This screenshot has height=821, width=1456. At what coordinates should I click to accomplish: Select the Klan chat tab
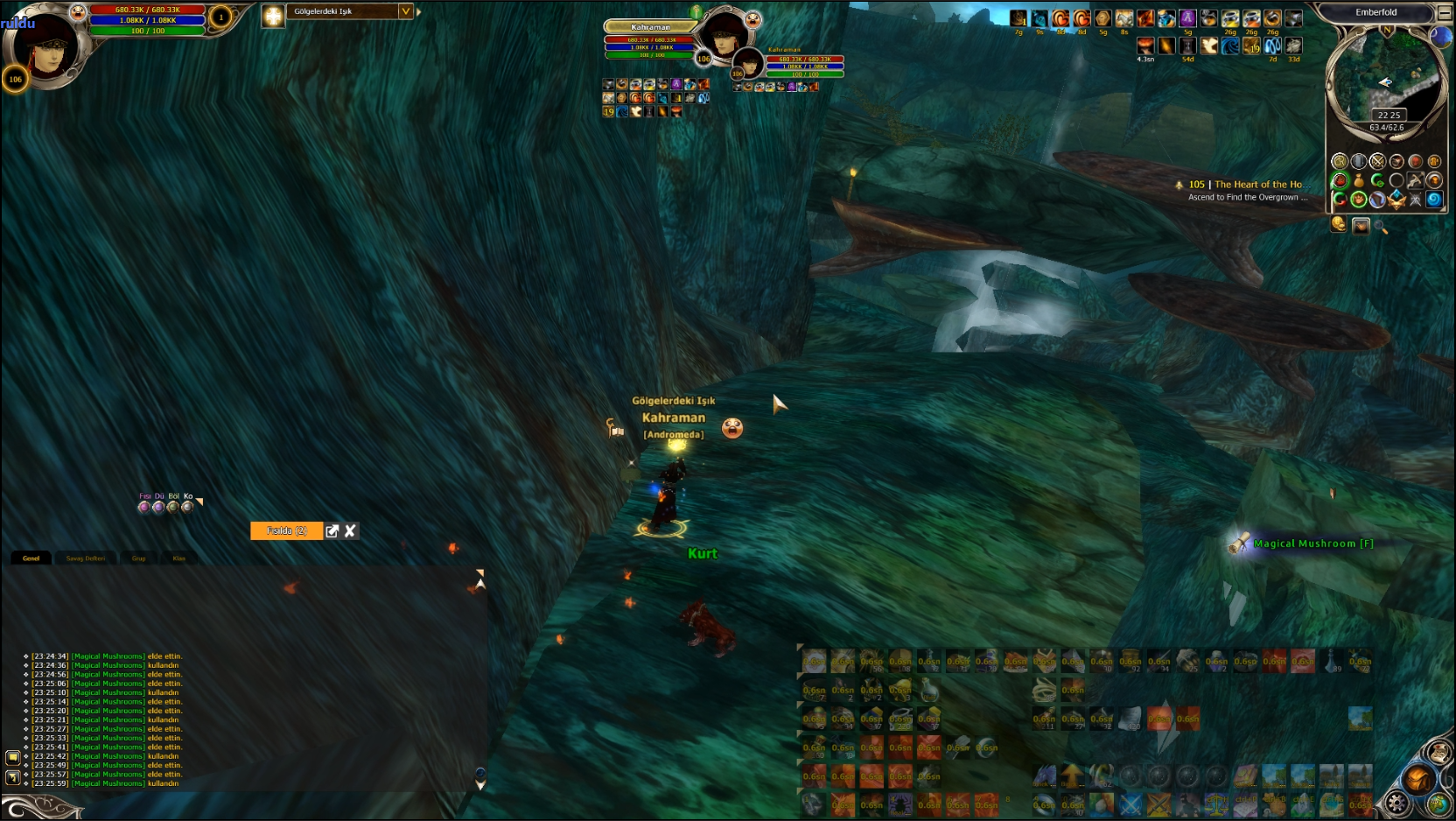[179, 558]
